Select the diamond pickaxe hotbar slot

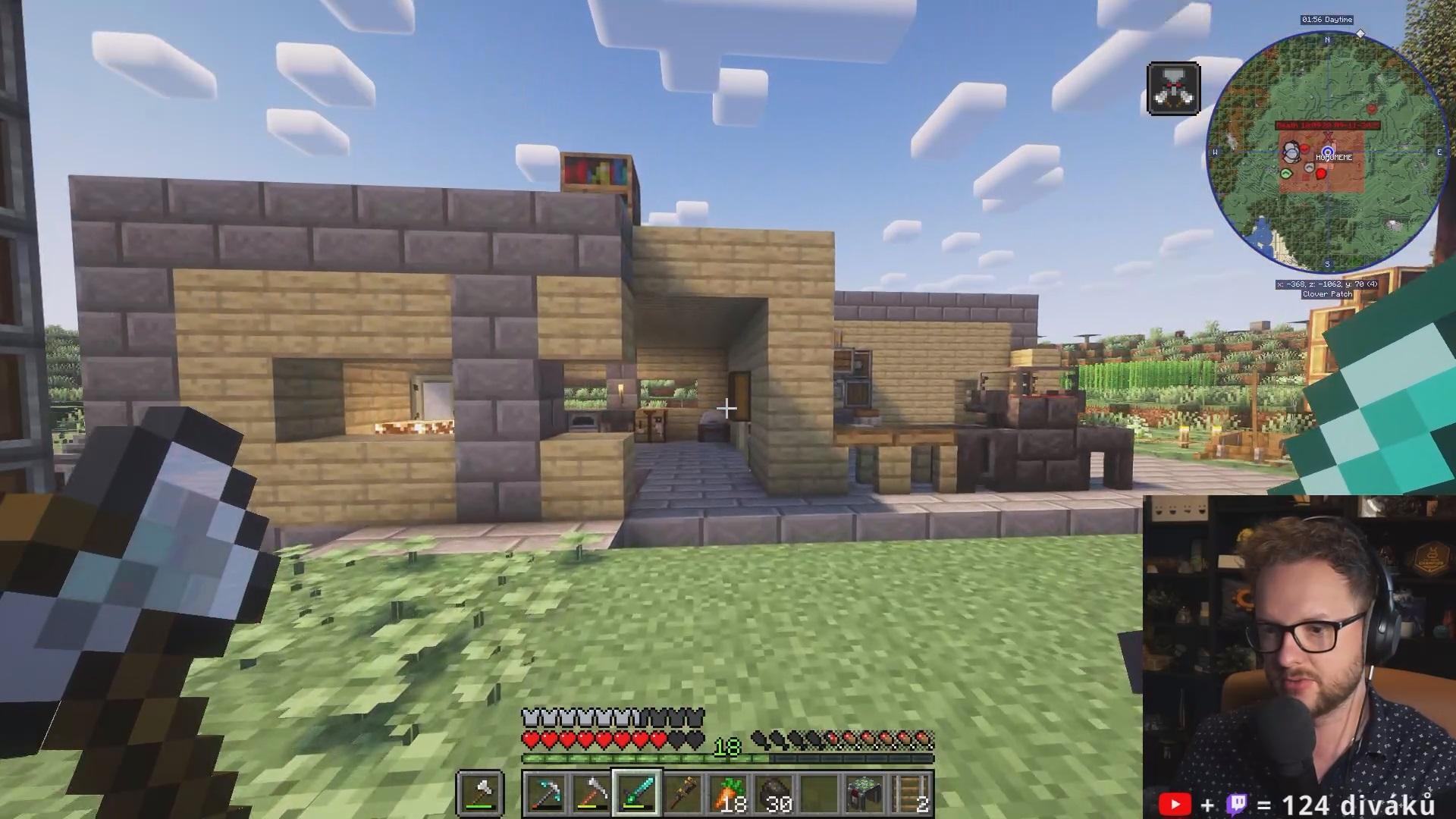[x=546, y=794]
